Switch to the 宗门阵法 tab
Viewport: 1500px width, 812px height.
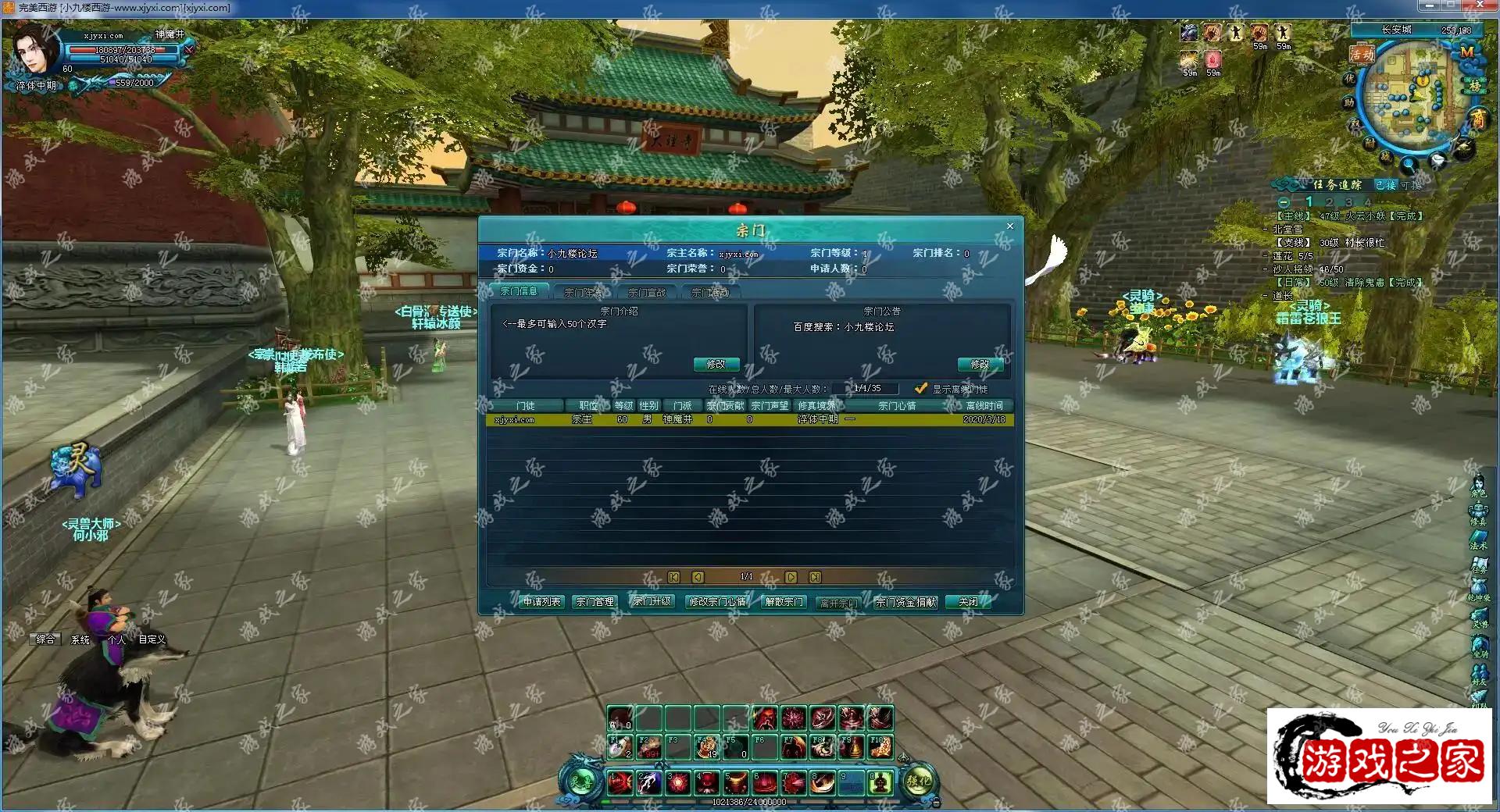pyautogui.click(x=583, y=293)
